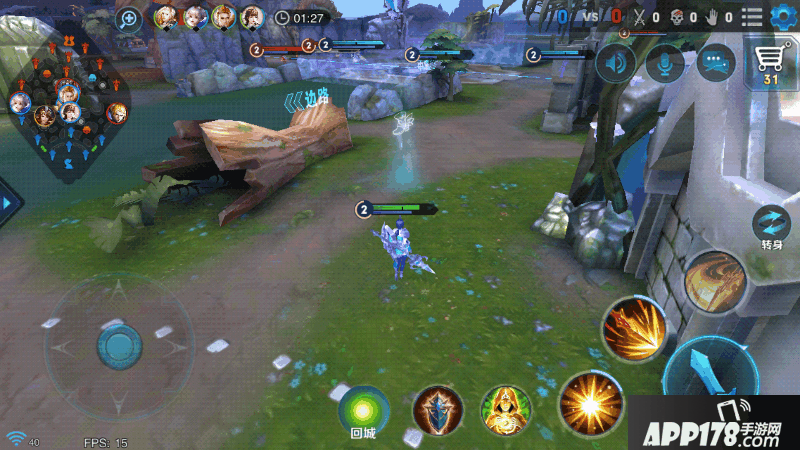Viewport: 800px width, 450px height.
Task: Activate the golden starburst ability
Action: 591,402
